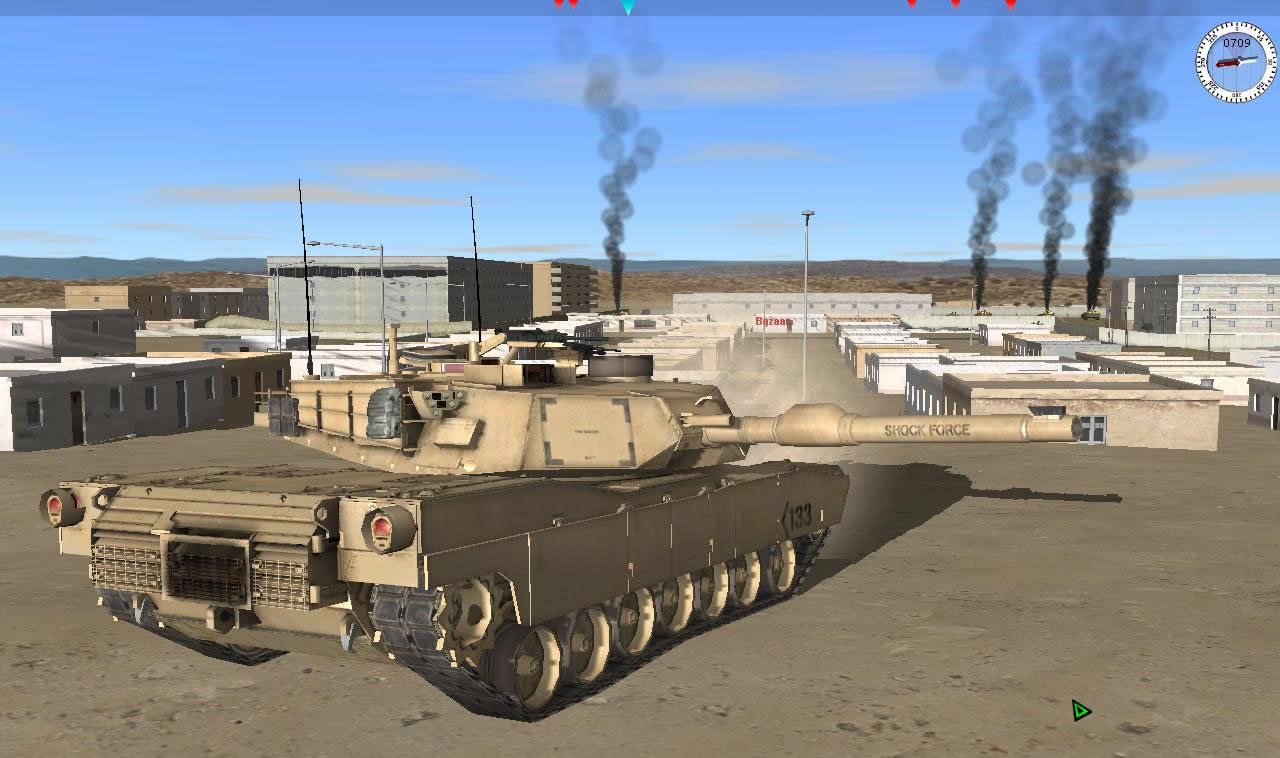The height and width of the screenshot is (758, 1280).
Task: Click the red navigation pointer tip on the compass dial
Action: (x=1218, y=64)
